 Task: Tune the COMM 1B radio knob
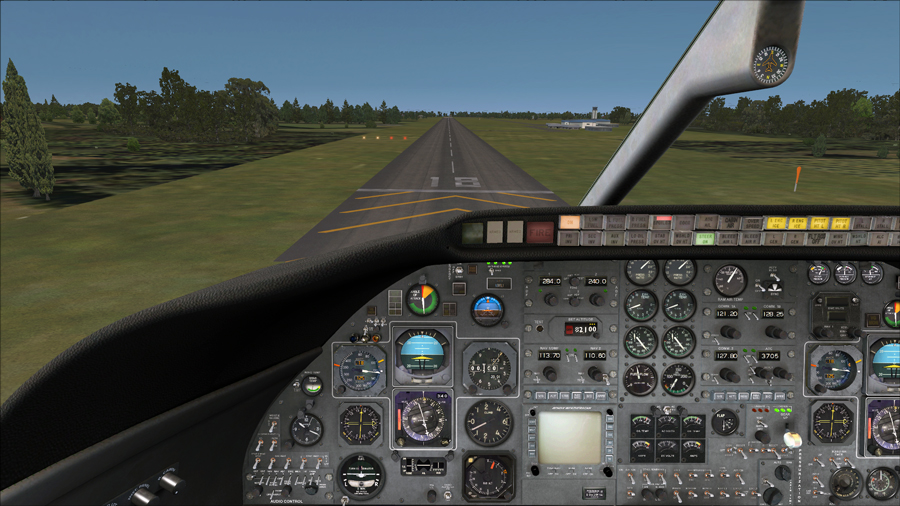tap(774, 331)
